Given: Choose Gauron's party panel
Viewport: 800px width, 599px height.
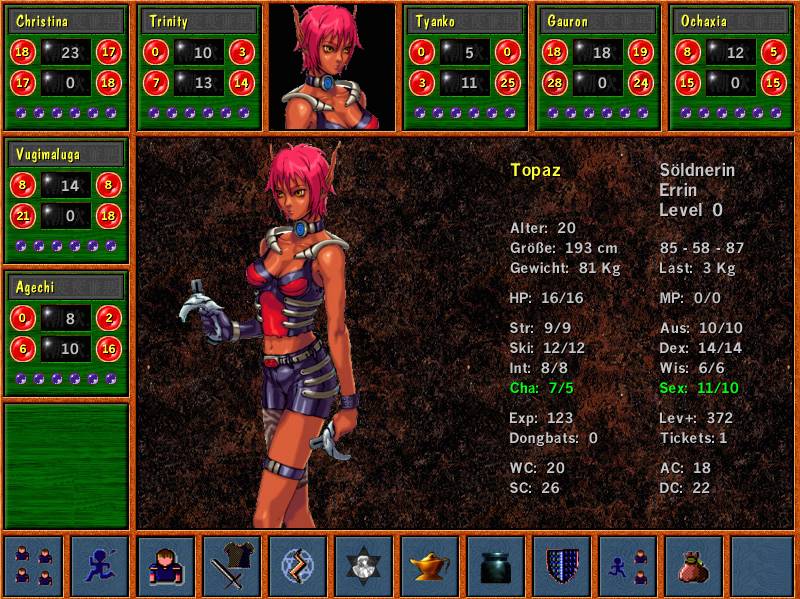Looking at the screenshot, I should [598, 67].
